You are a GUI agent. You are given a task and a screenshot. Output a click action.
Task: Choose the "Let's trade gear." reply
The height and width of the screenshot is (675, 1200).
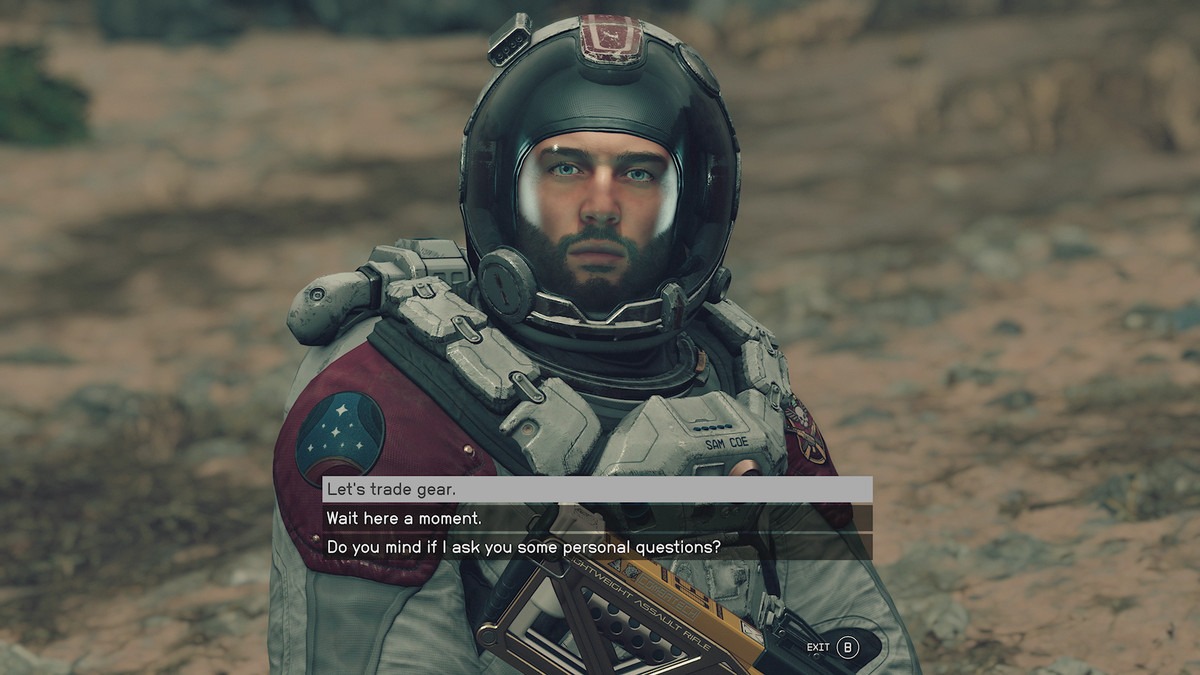(x=596, y=490)
